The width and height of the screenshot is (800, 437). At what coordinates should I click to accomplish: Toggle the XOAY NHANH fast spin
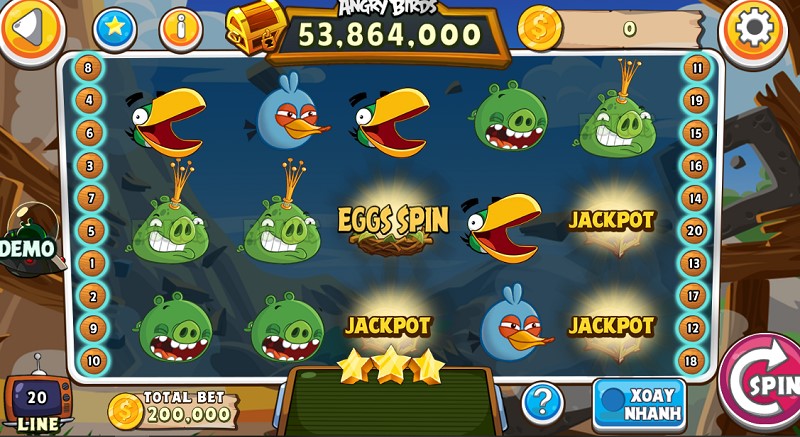tap(640, 404)
